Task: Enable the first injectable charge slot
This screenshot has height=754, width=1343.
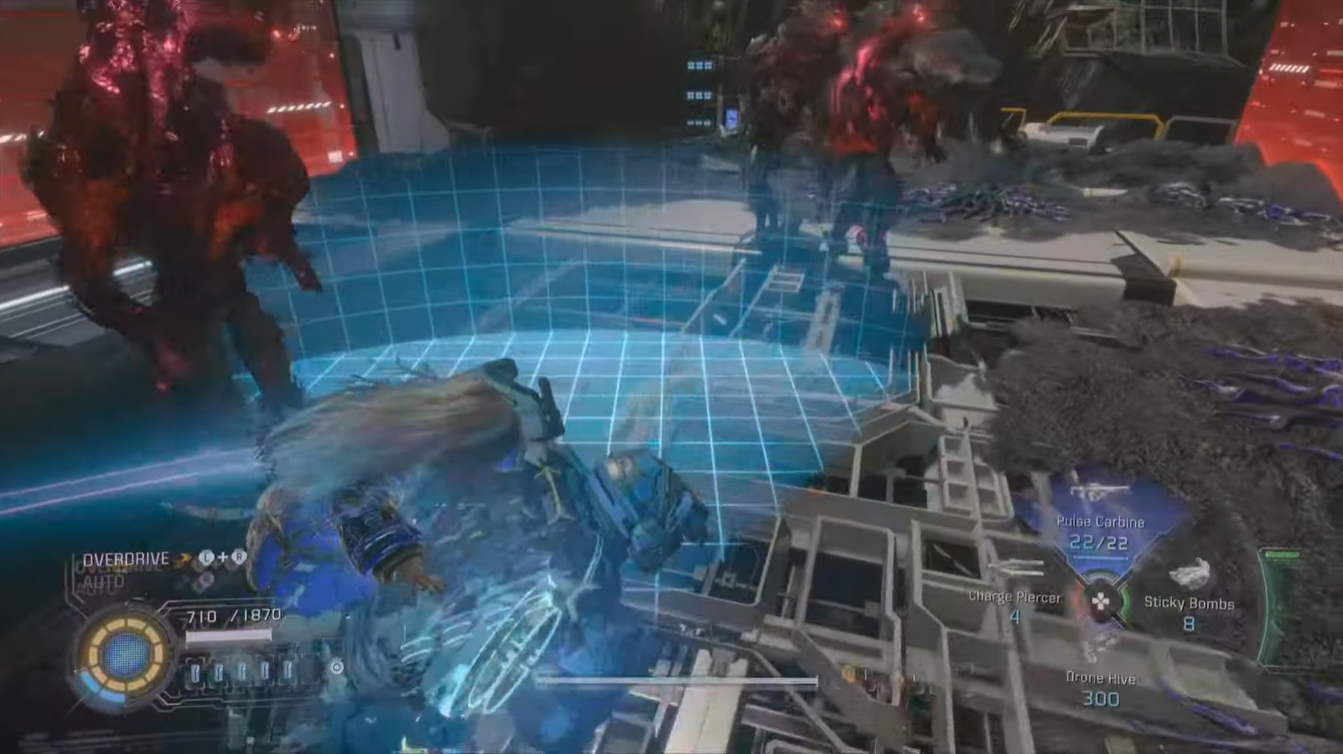Action: [x=195, y=671]
